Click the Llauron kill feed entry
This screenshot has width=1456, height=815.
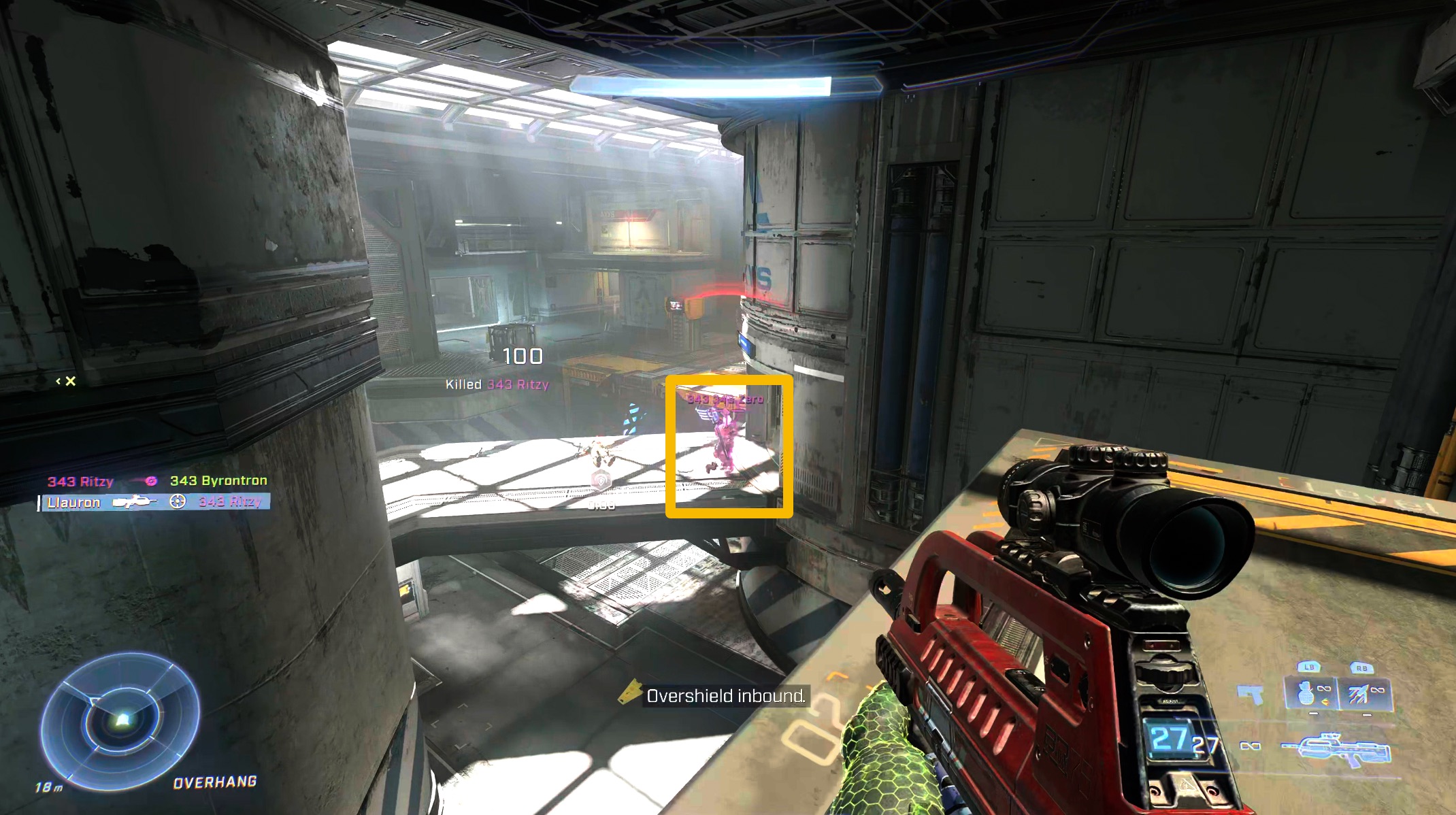(x=155, y=502)
